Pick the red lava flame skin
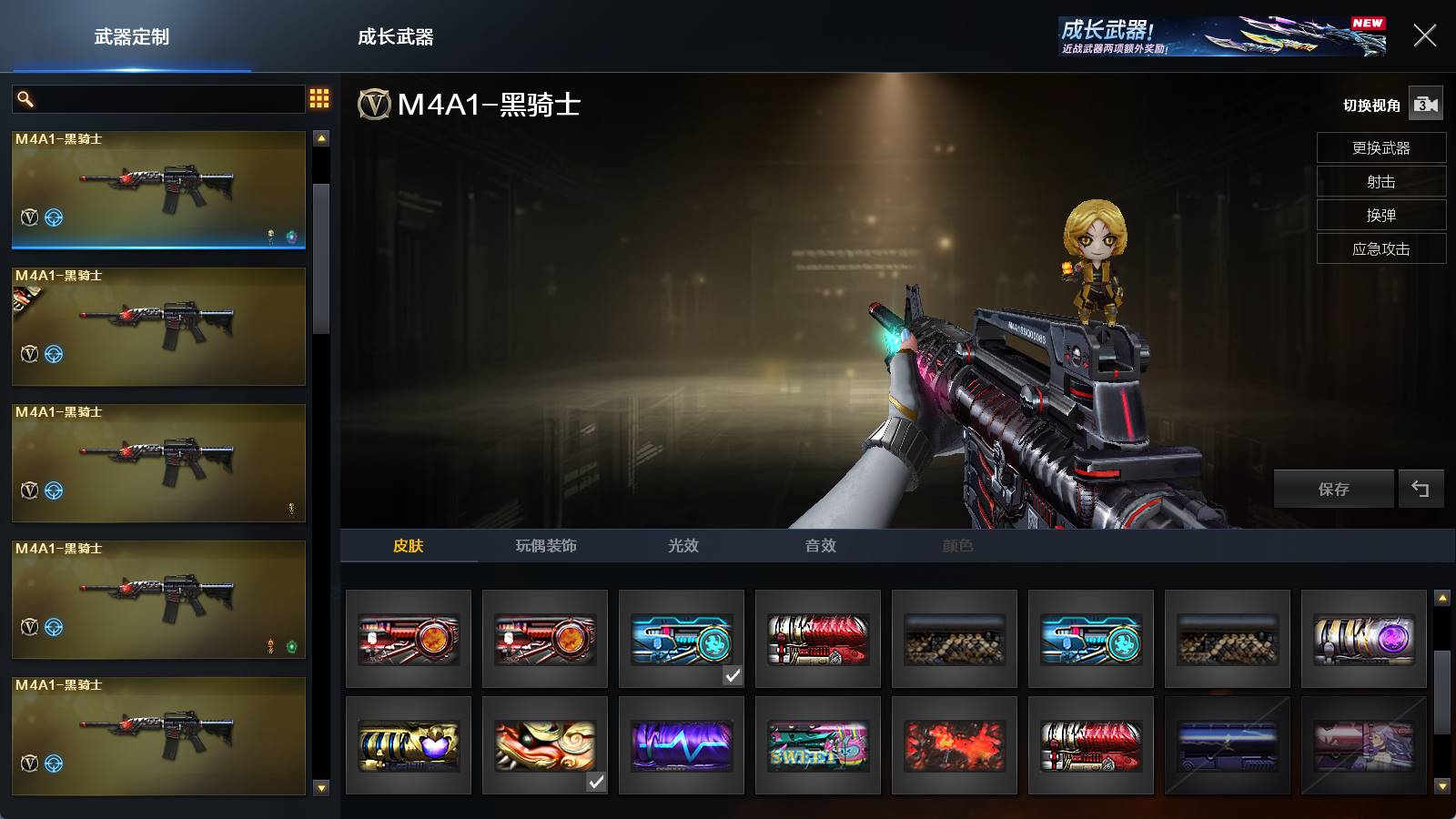This screenshot has height=819, width=1456. coord(955,745)
